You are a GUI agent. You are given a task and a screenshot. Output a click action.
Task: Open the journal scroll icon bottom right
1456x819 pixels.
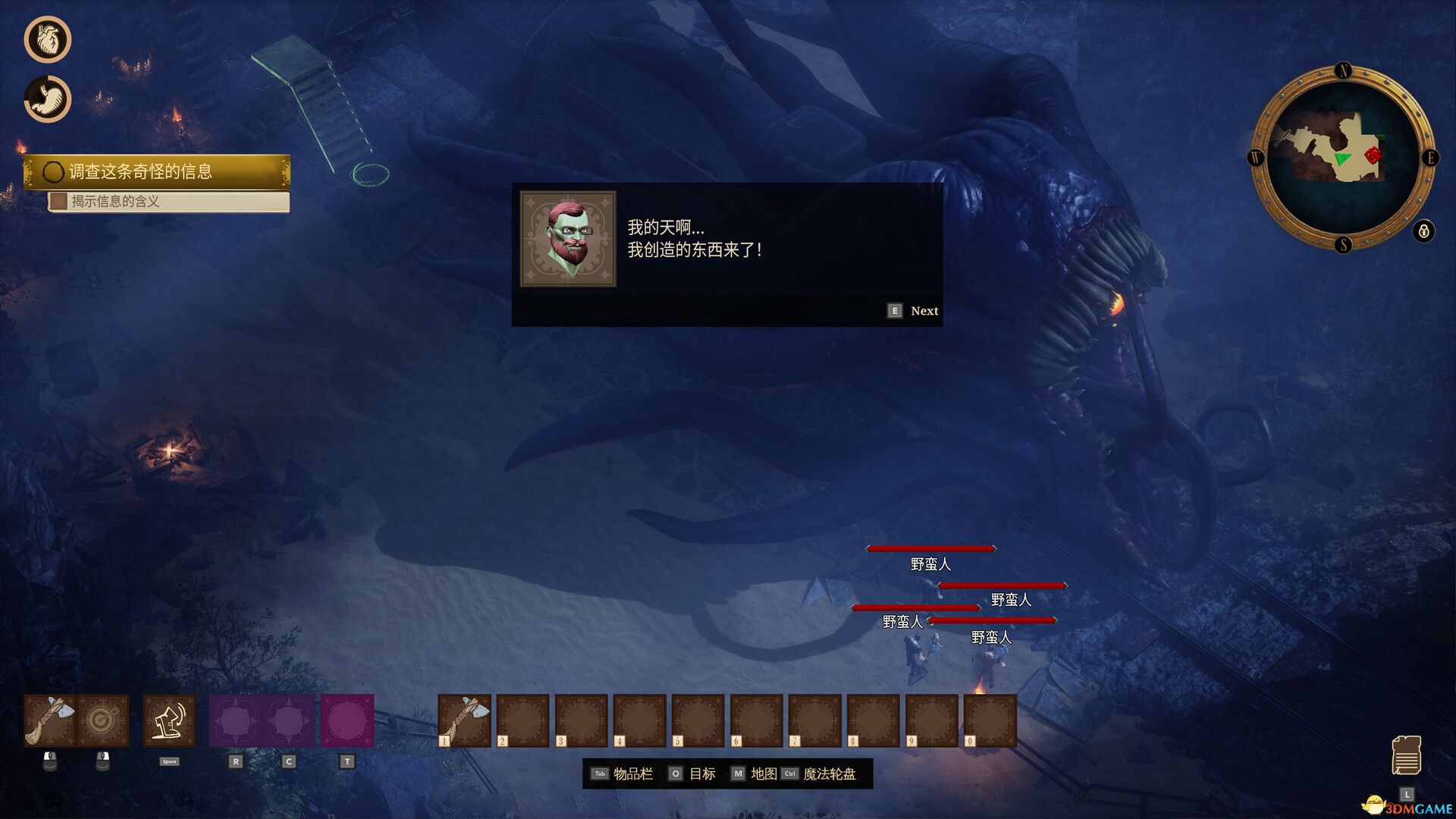click(x=1408, y=755)
